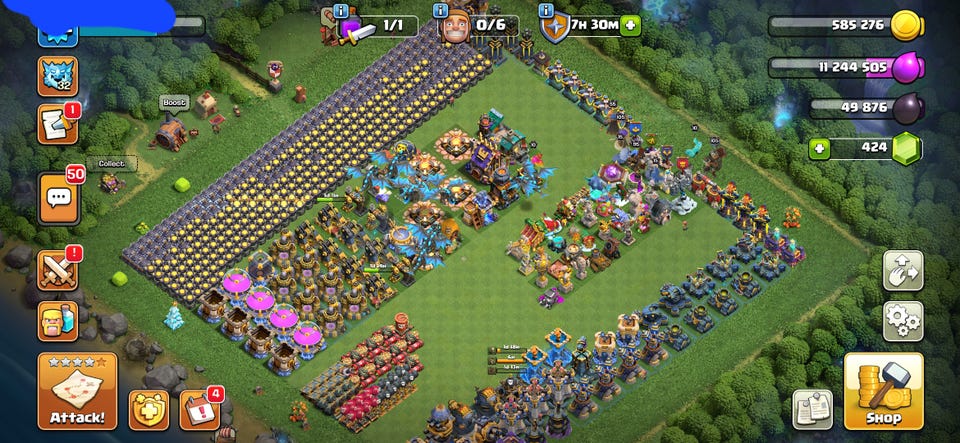
Task: Extend shield time with the green plus
Action: pos(629,25)
